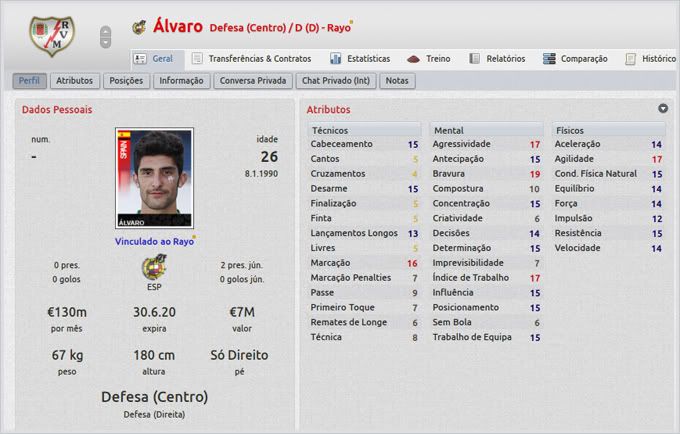Open the Geral tab

[153, 59]
